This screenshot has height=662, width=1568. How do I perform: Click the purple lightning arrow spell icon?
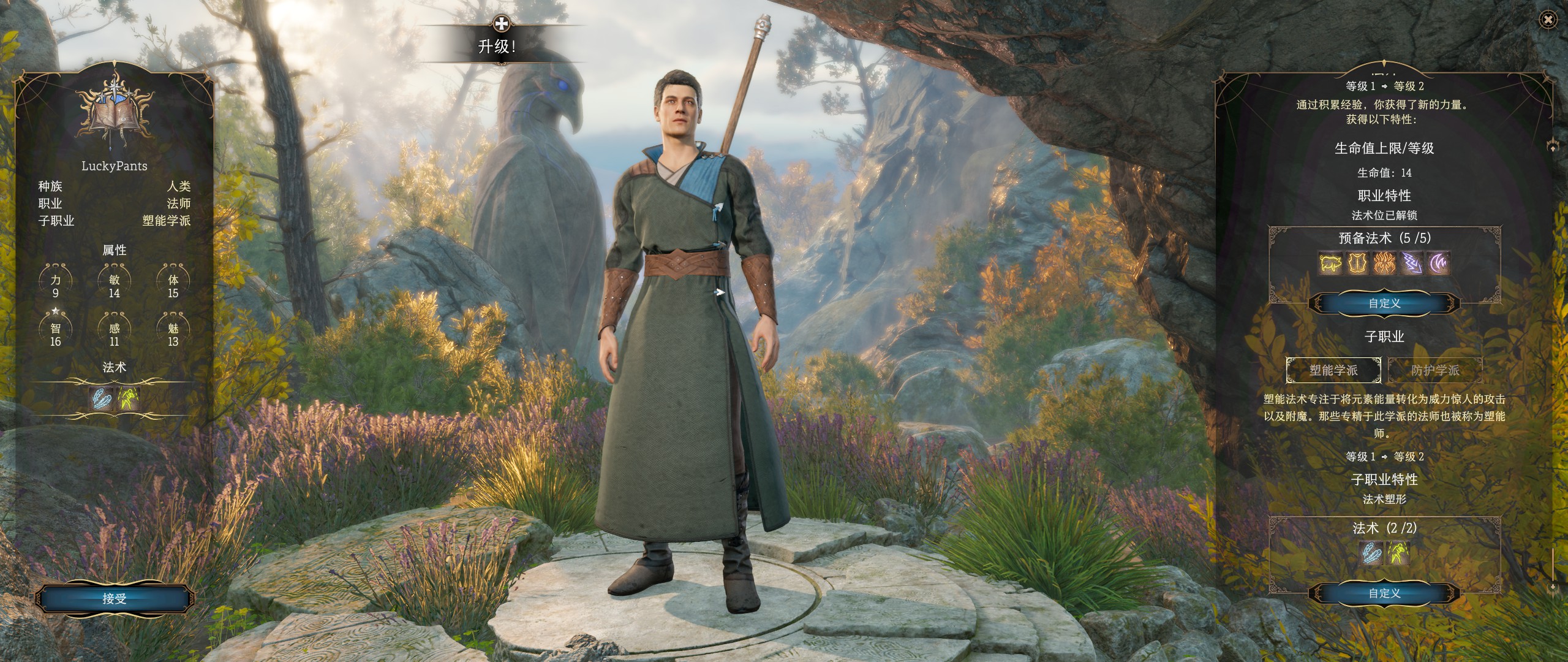pos(1411,264)
